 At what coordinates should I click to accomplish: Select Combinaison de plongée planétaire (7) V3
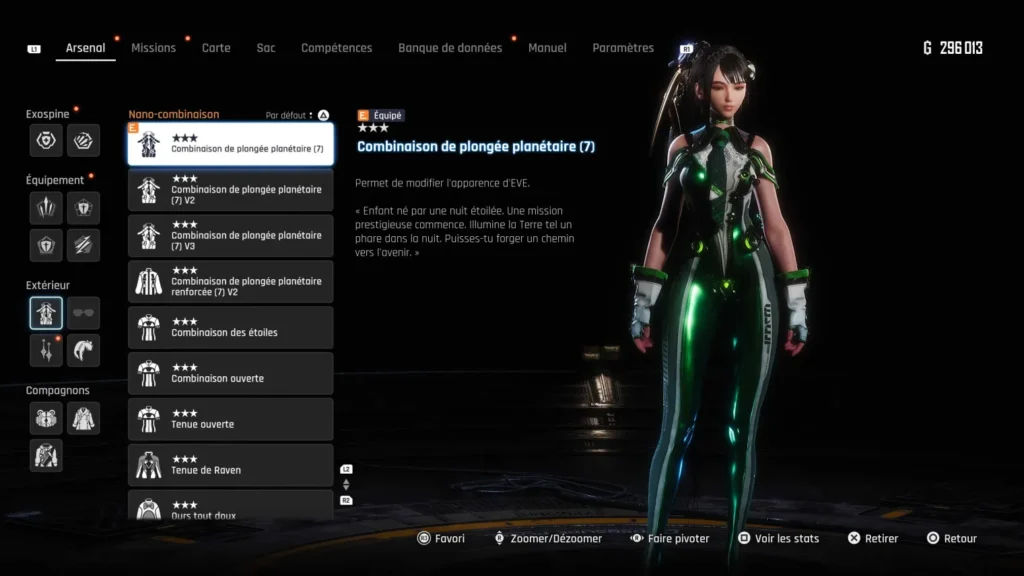(x=231, y=236)
